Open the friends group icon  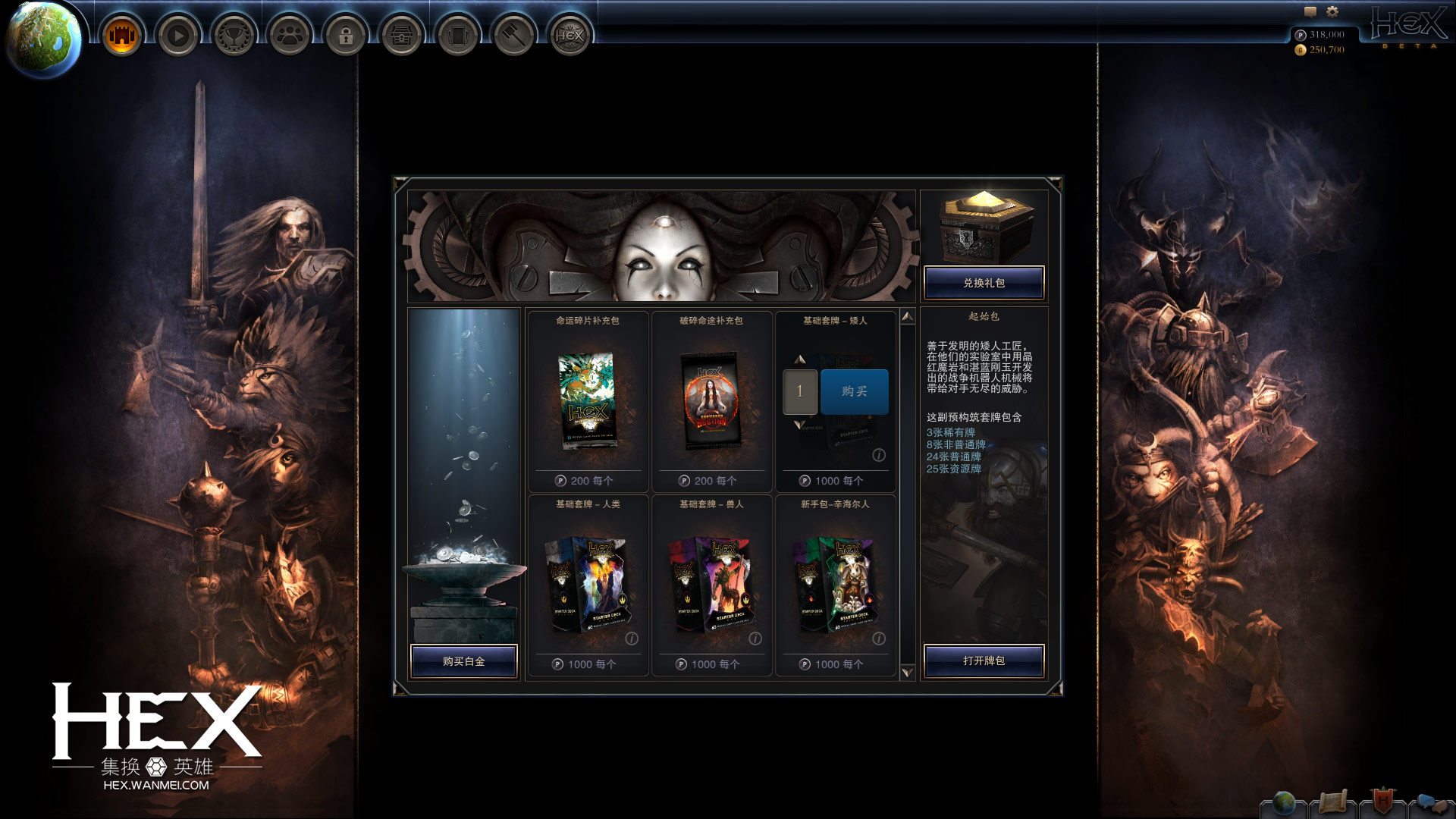290,35
